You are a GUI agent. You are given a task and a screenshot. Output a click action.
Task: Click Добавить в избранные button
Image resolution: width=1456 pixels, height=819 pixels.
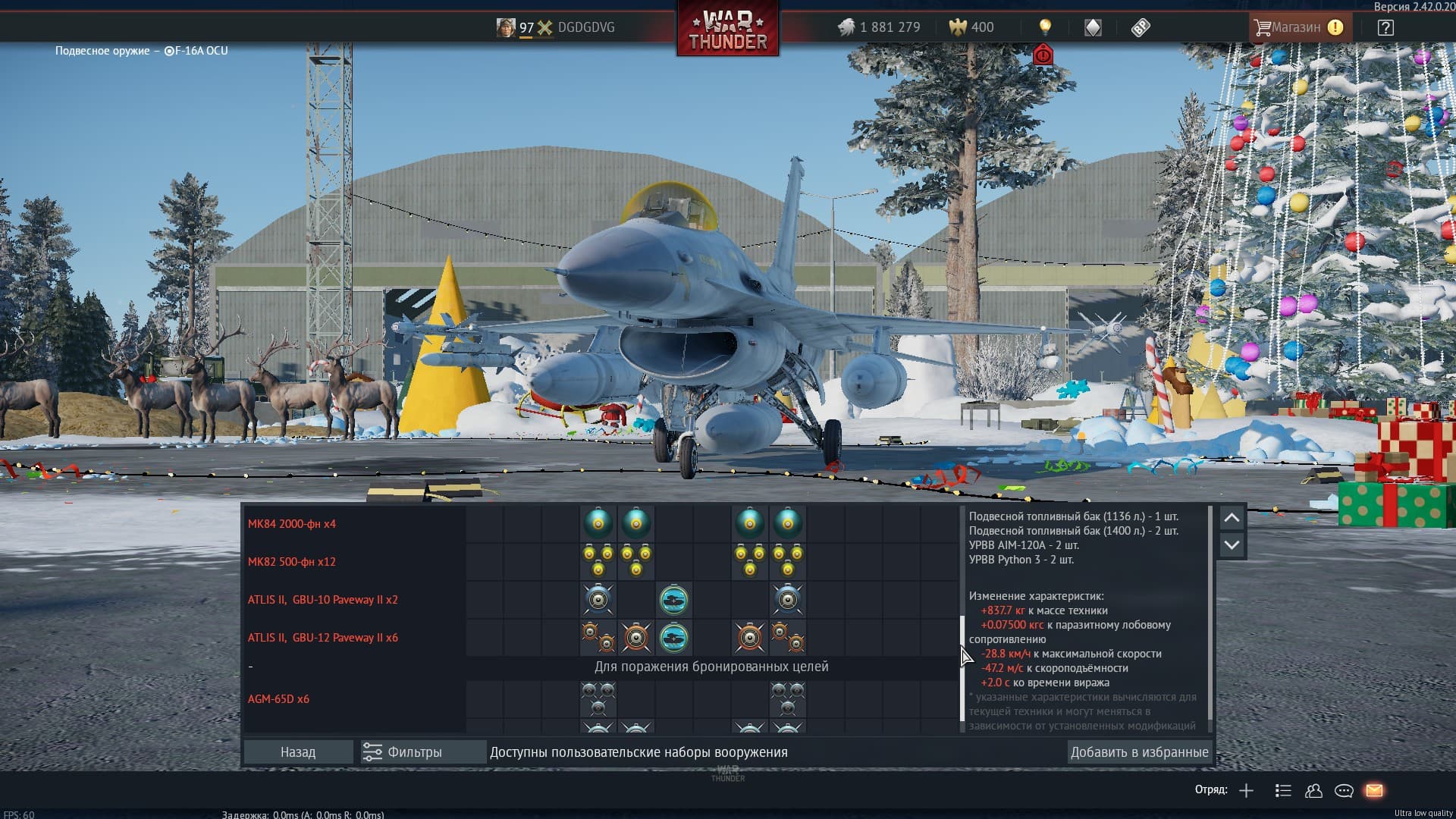1139,752
